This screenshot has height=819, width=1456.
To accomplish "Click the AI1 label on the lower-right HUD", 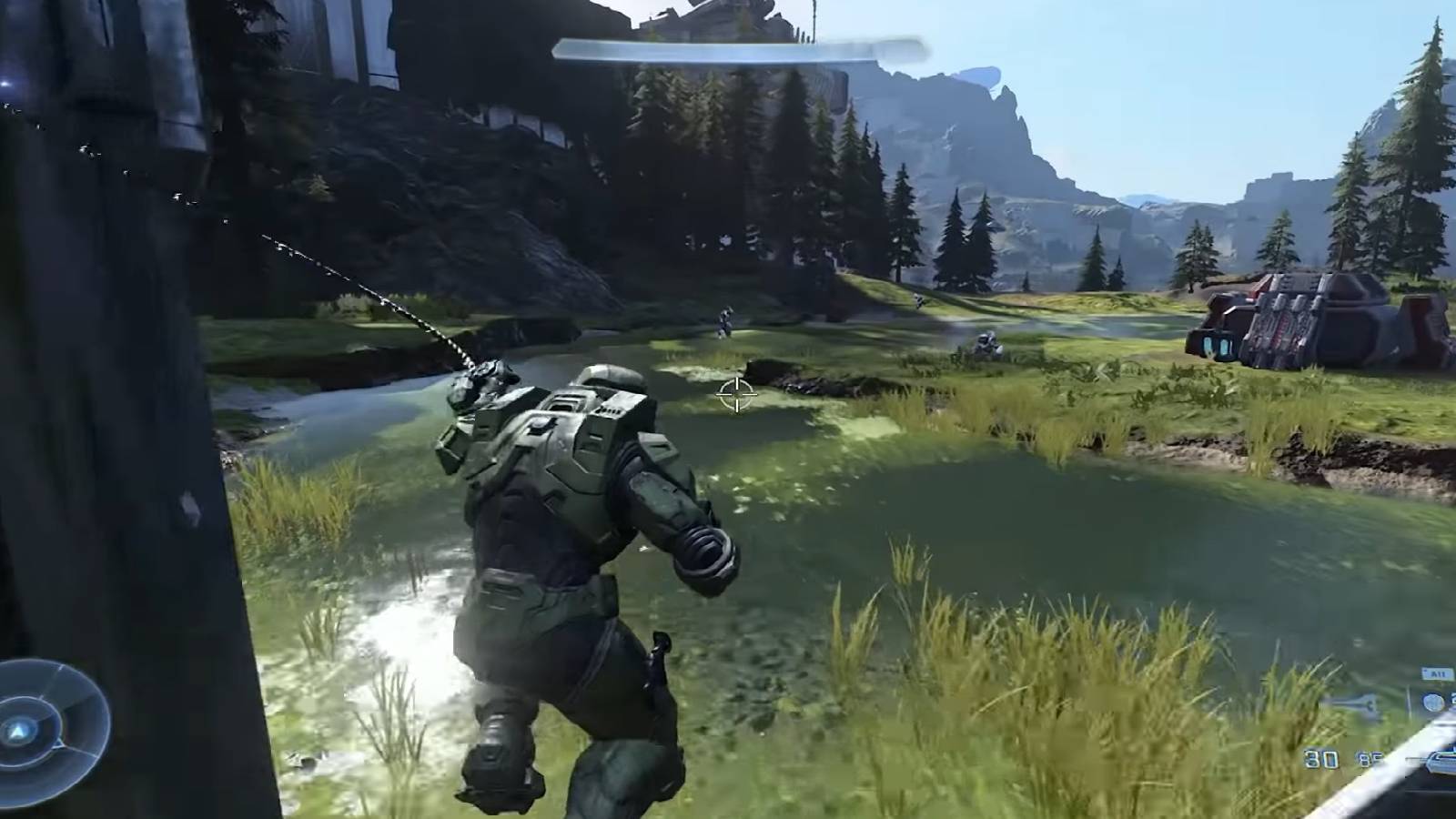I will (1436, 672).
